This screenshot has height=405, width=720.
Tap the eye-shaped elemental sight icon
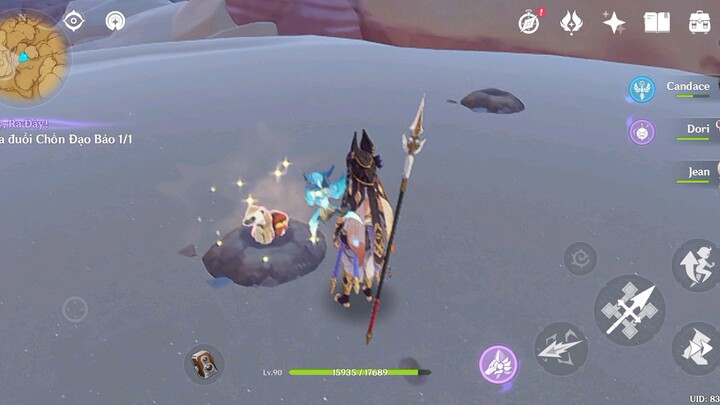pyautogui.click(x=74, y=21)
